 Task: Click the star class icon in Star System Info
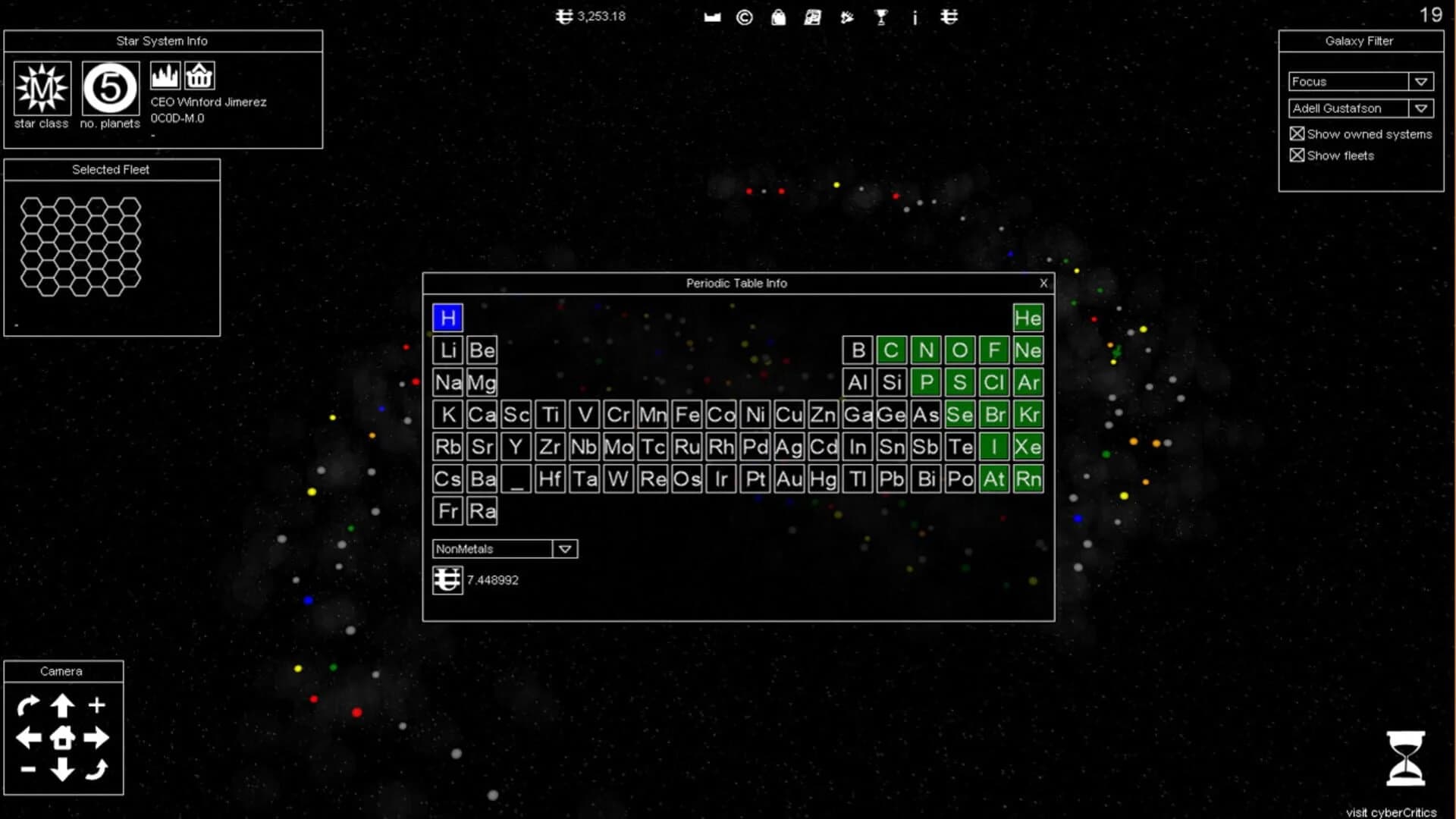coord(41,87)
